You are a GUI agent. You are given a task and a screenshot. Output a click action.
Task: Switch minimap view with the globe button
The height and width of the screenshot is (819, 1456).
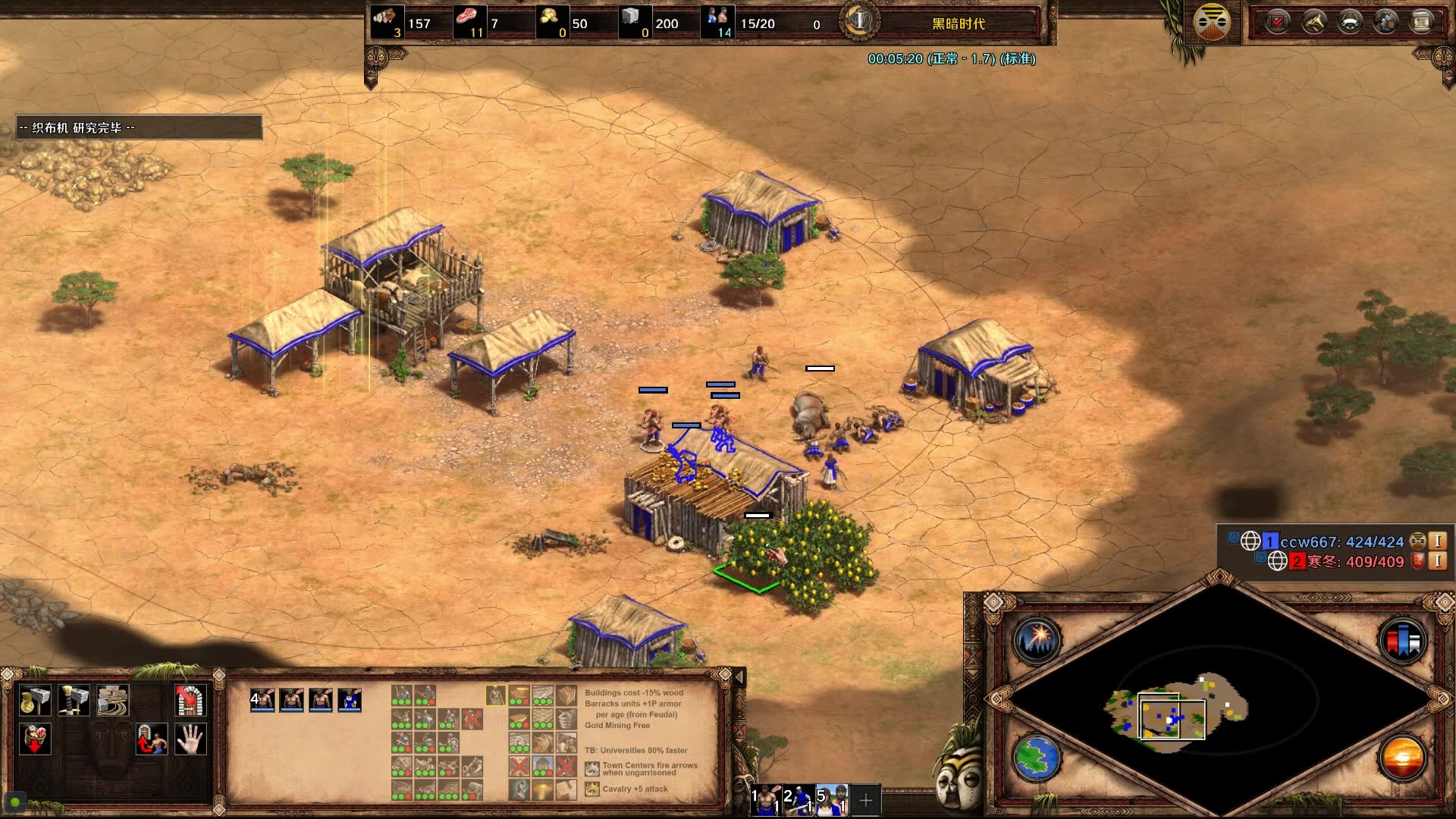pyautogui.click(x=1036, y=758)
